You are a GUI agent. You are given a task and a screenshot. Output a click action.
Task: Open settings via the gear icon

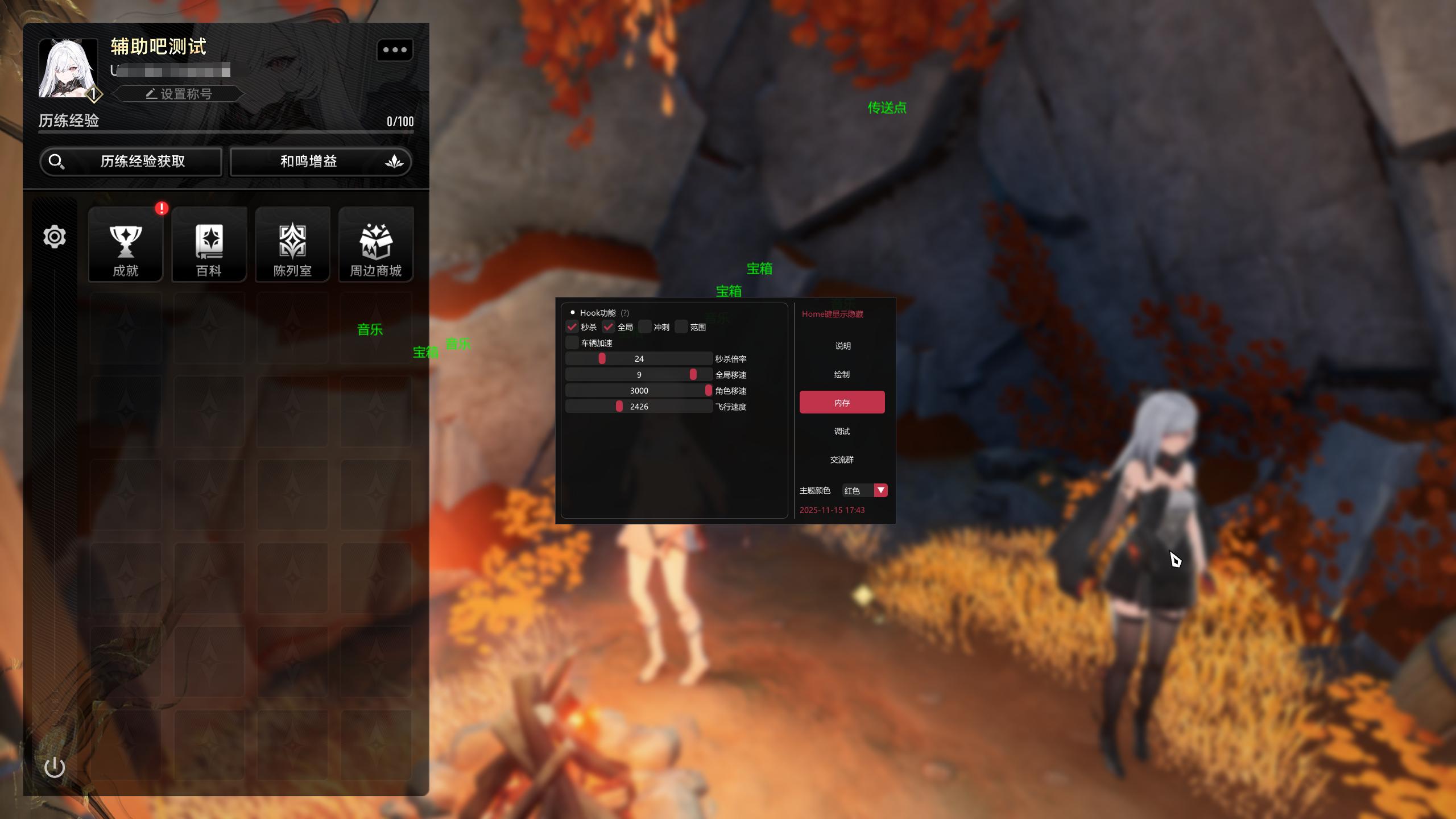[55, 237]
